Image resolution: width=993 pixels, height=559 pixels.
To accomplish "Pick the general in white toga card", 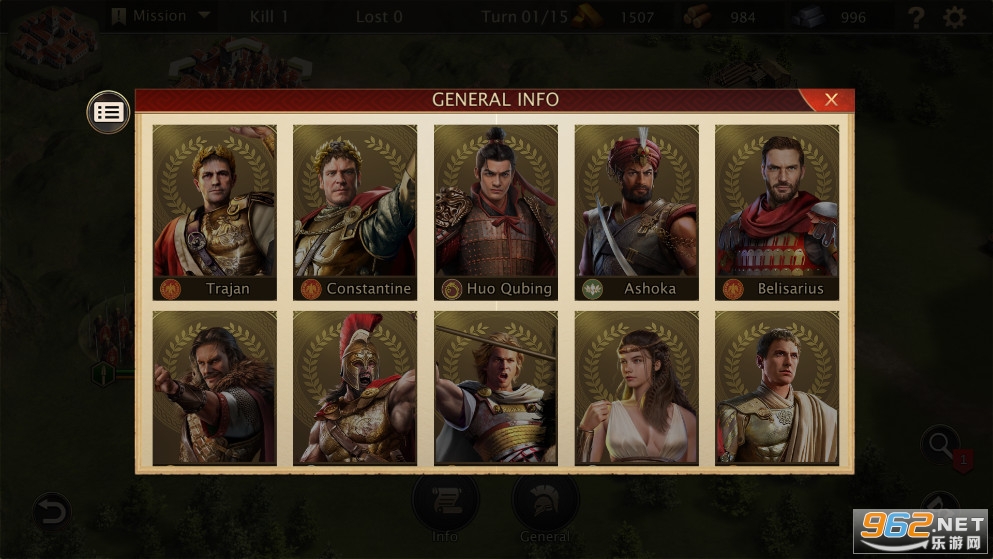I will pos(777,388).
